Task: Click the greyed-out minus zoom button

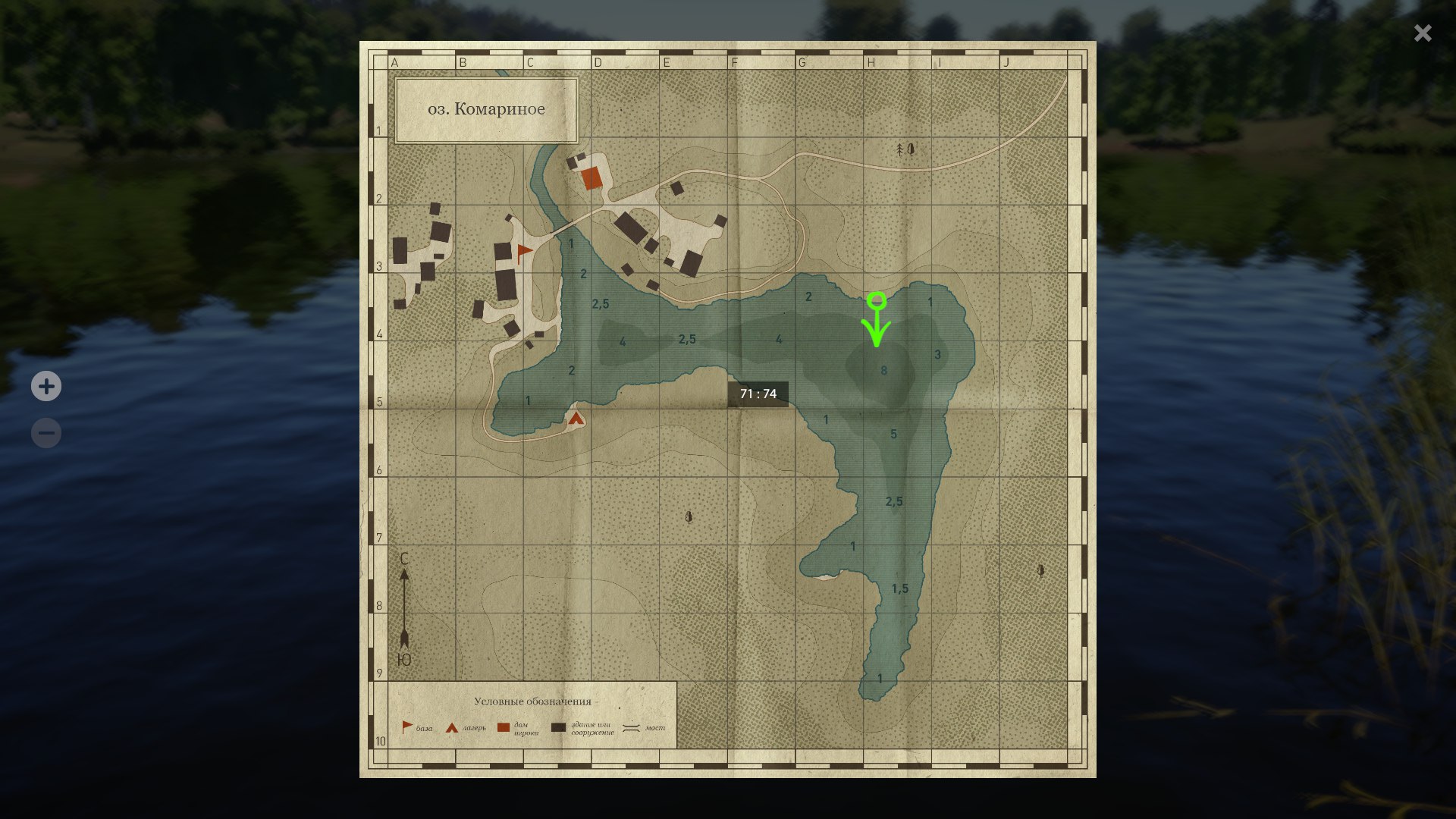Action: (x=46, y=434)
